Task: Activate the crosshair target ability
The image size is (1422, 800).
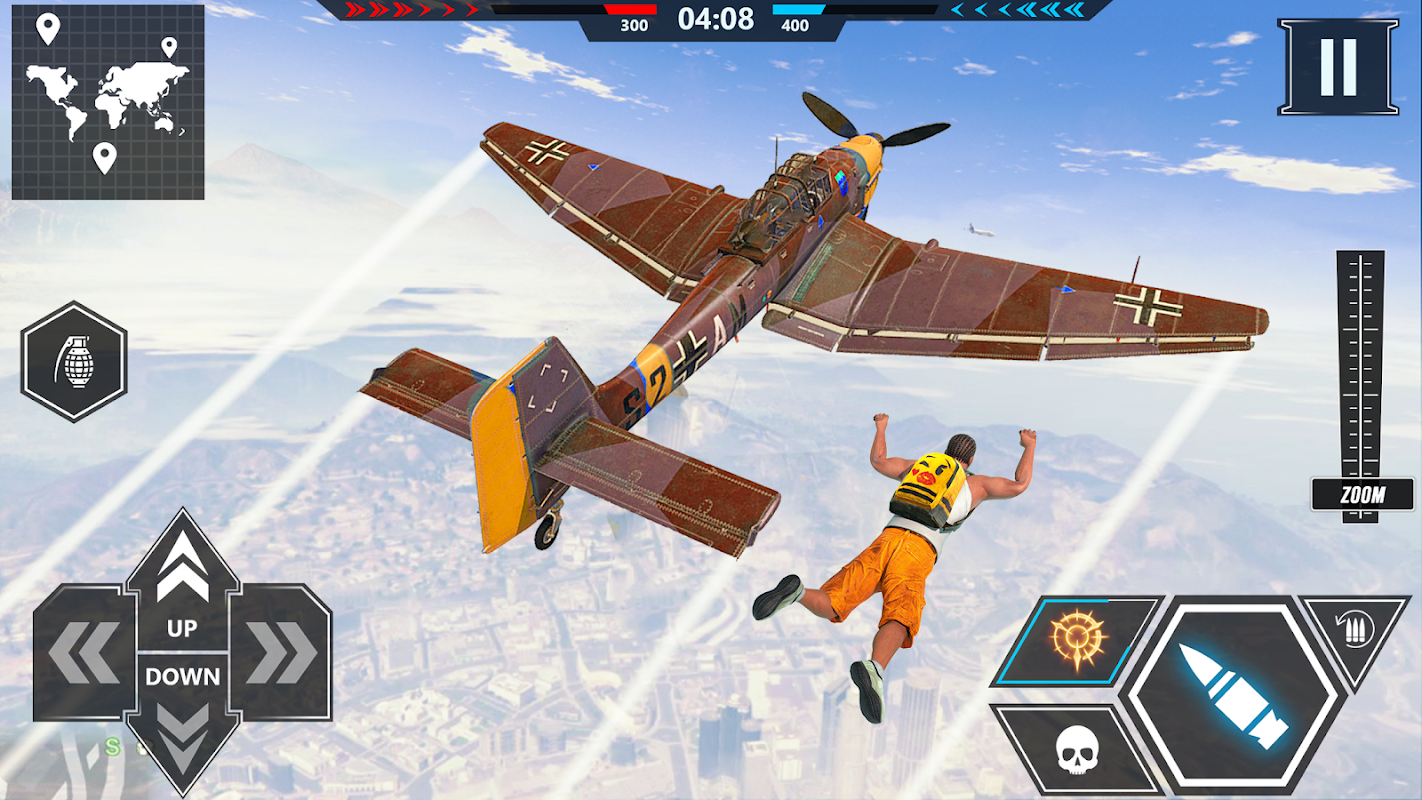Action: tap(1076, 640)
